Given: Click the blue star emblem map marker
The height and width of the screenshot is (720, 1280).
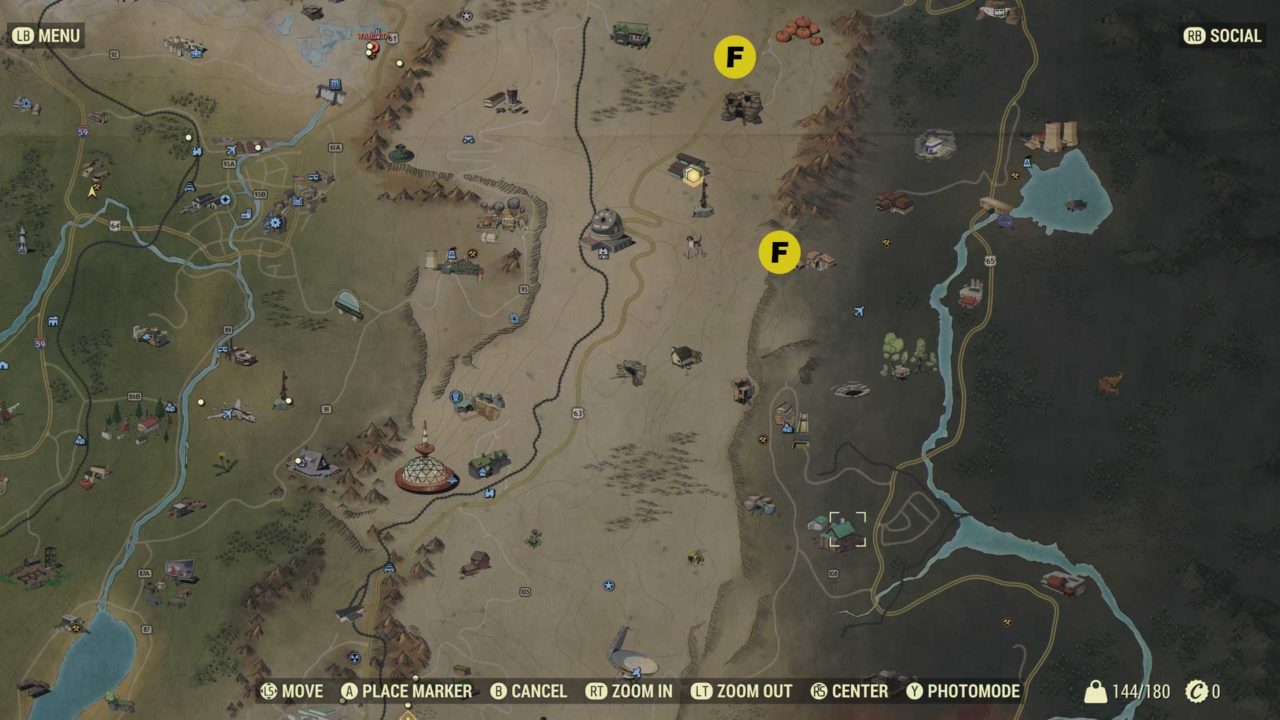Looking at the screenshot, I should click(x=608, y=585).
